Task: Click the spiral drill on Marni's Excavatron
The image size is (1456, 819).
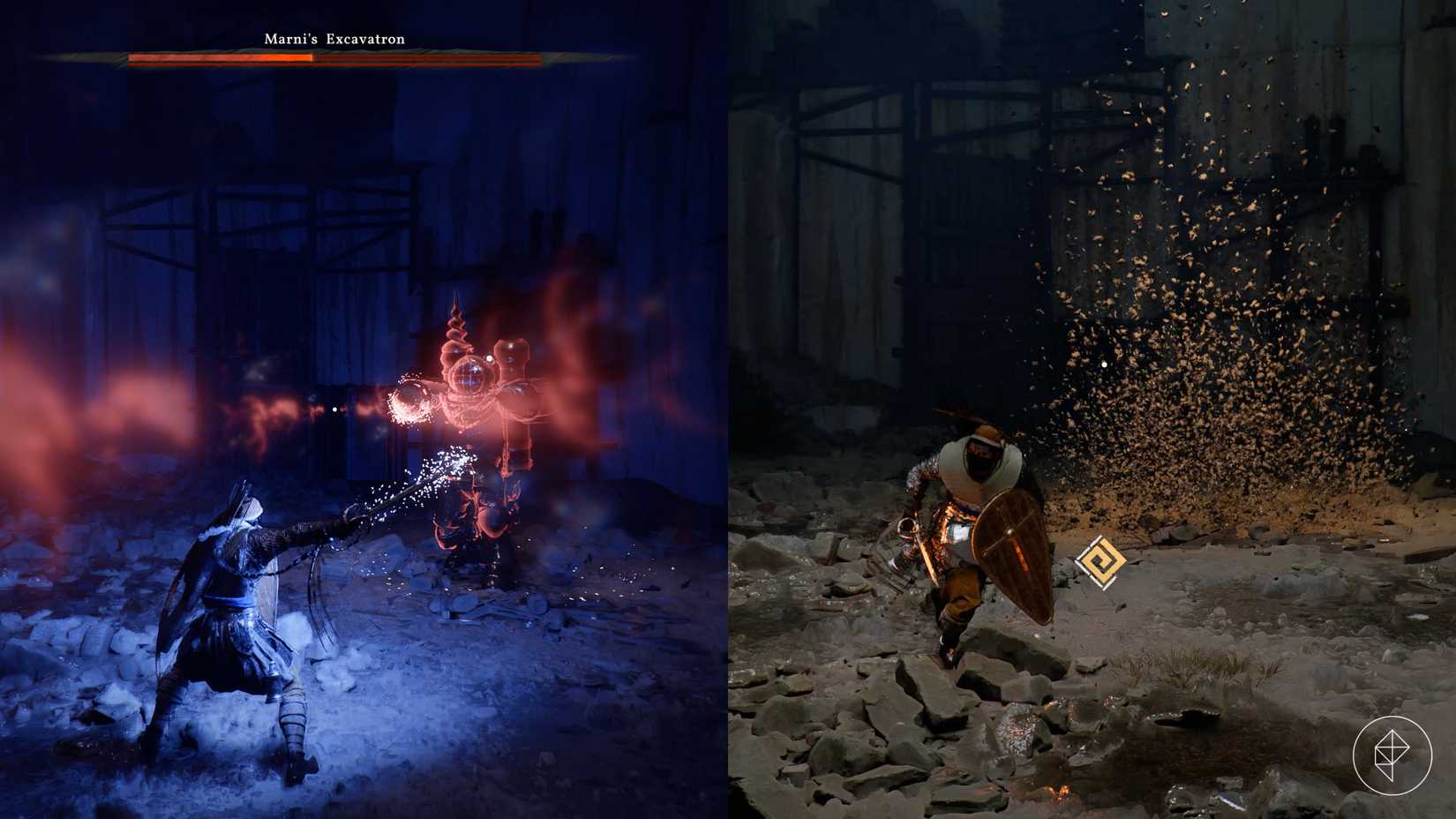Action: pos(457,322)
